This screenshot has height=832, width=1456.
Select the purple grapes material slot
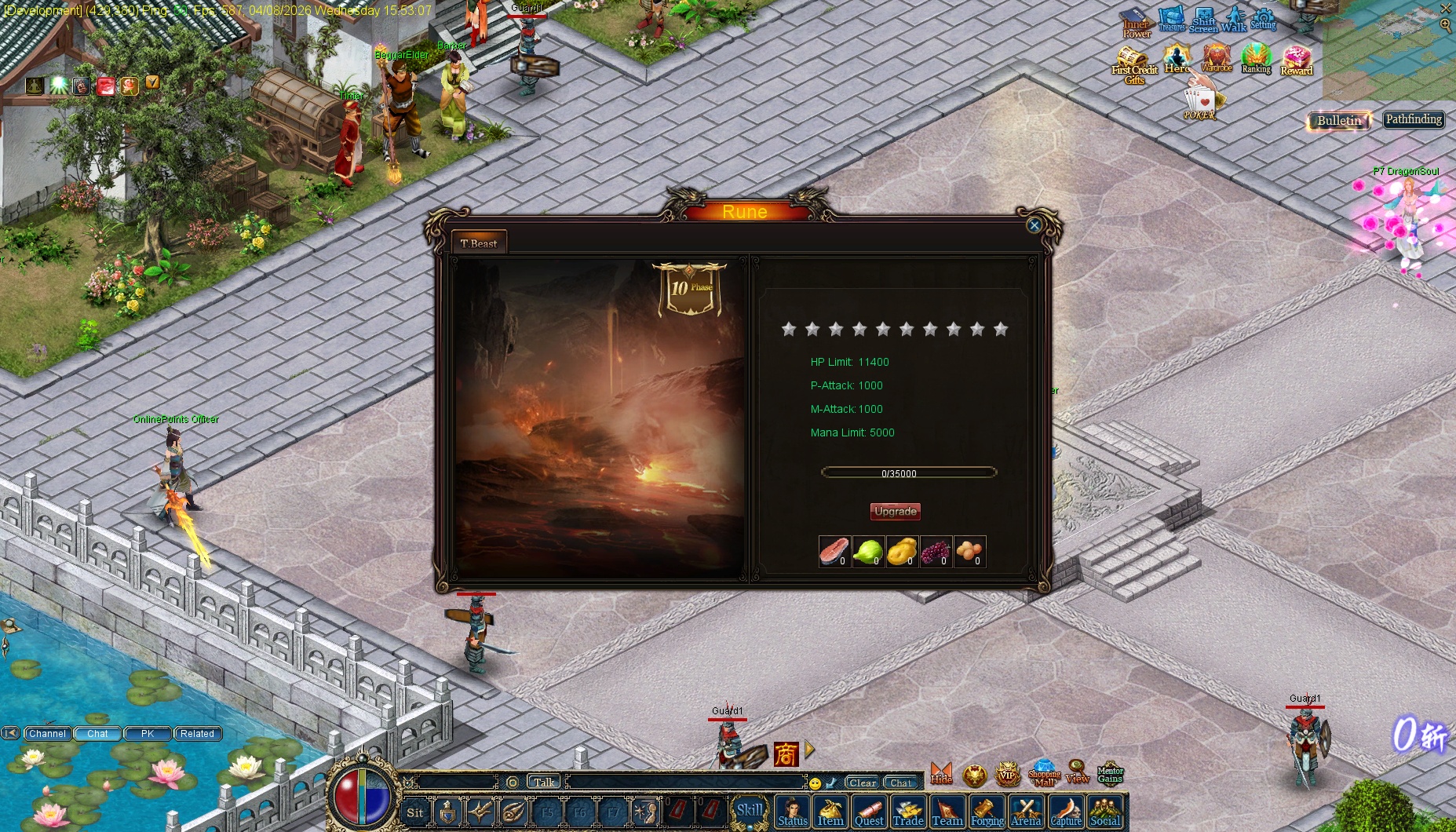click(x=936, y=552)
